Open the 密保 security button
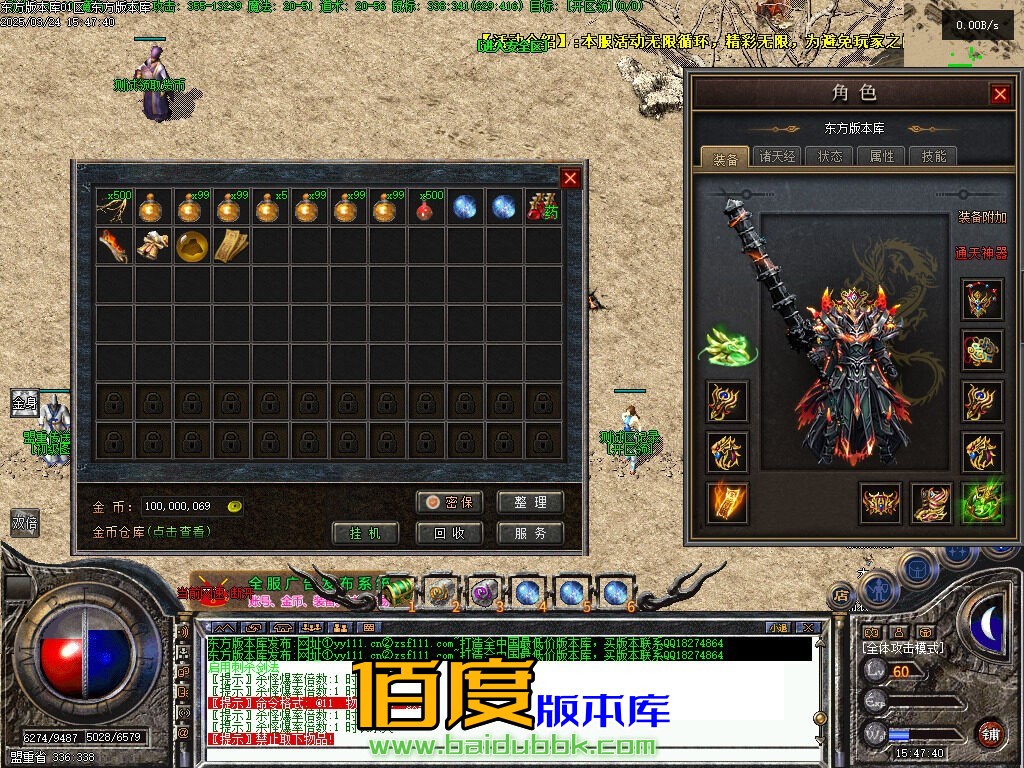 tap(449, 502)
